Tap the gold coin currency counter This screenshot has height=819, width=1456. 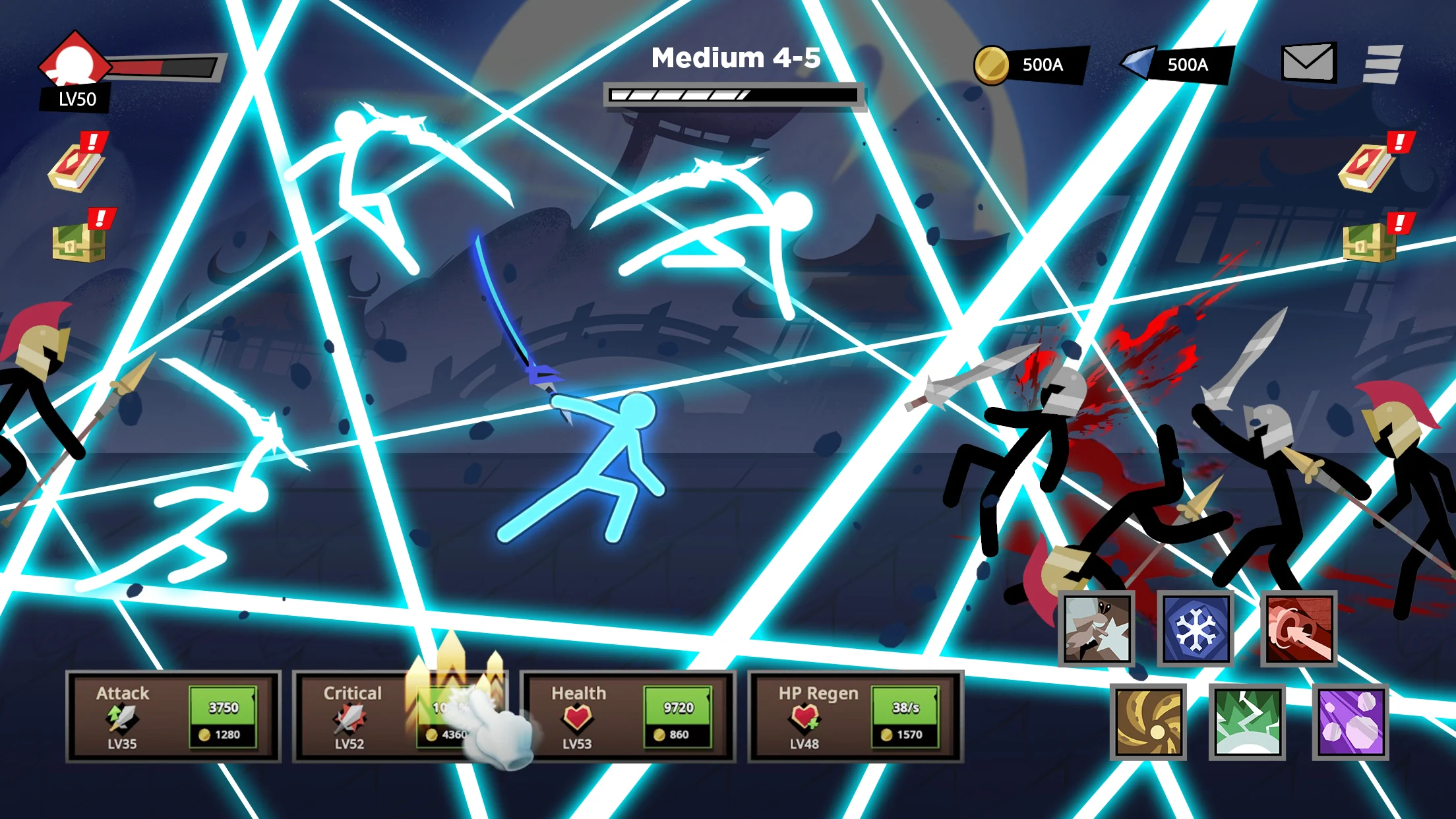[1029, 65]
